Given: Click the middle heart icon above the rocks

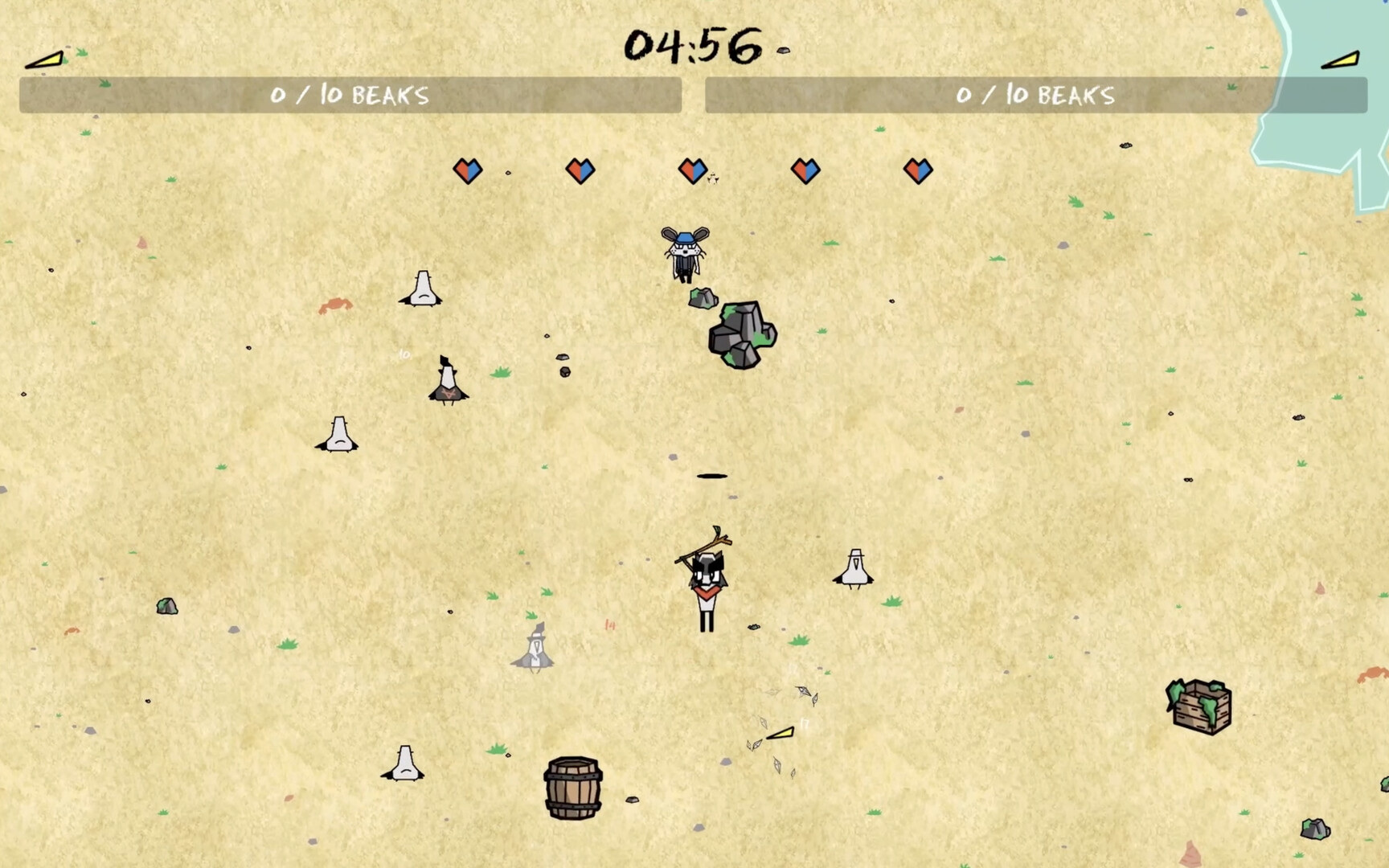Looking at the screenshot, I should click(x=694, y=170).
